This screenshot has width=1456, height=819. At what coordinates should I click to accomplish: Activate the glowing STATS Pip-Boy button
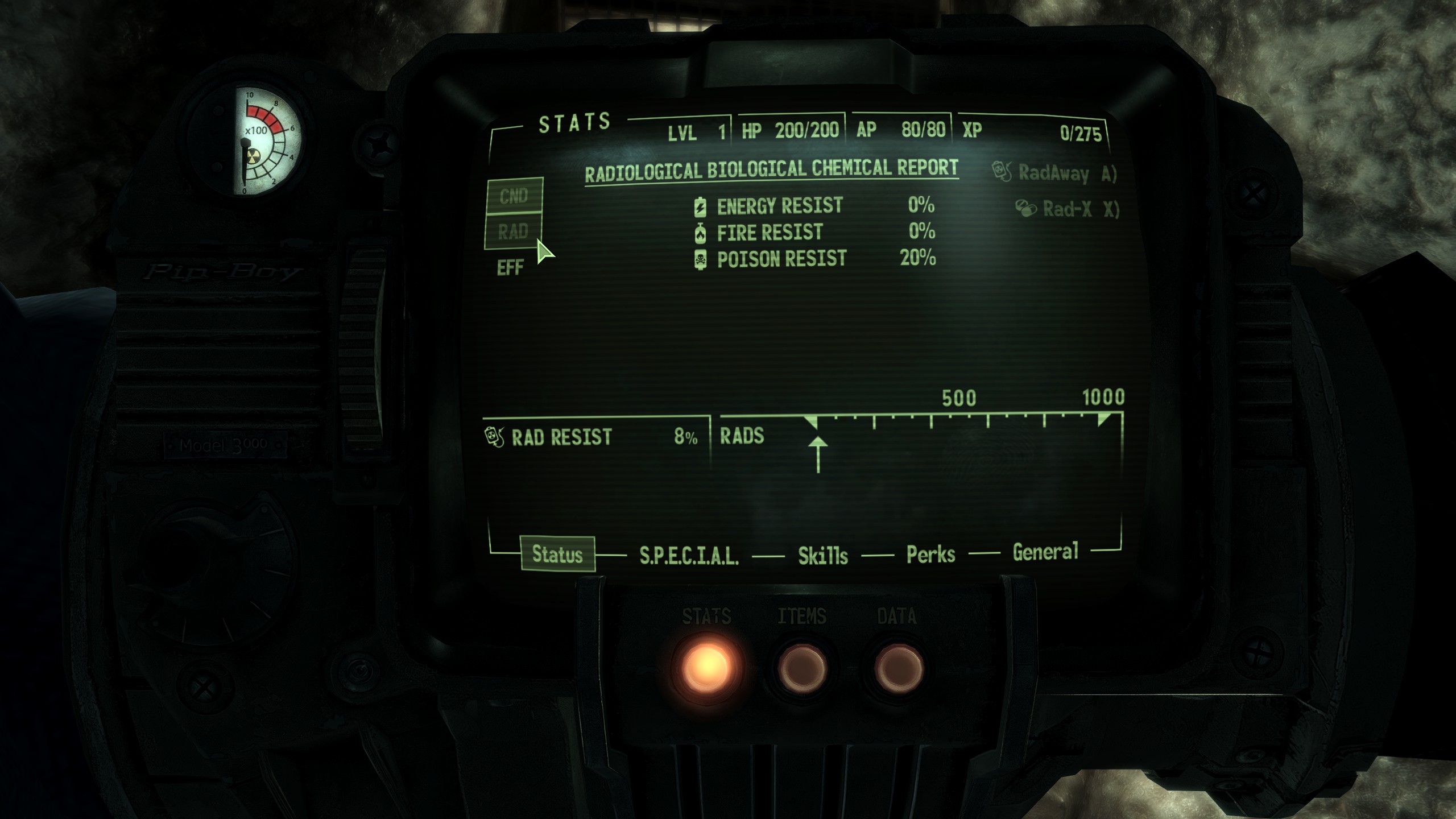[706, 665]
